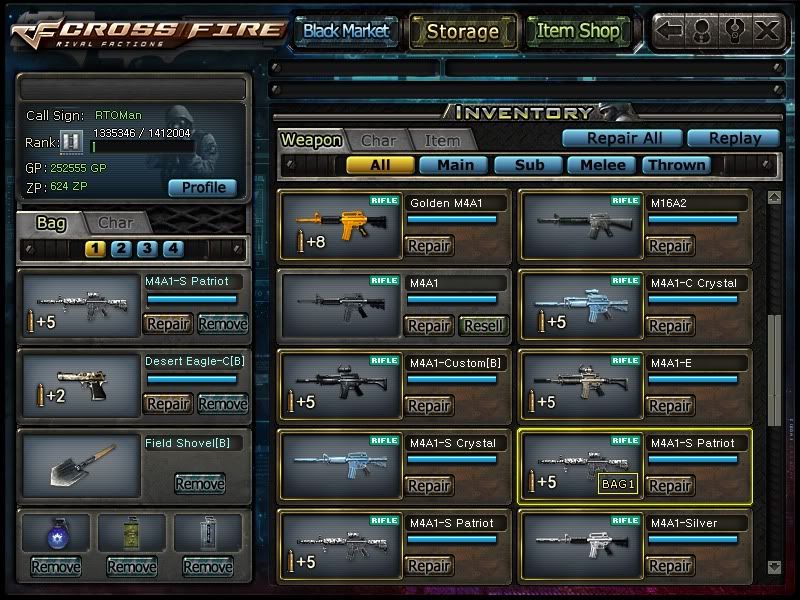Switch to bag number 2
The image size is (800, 600).
coord(121,249)
